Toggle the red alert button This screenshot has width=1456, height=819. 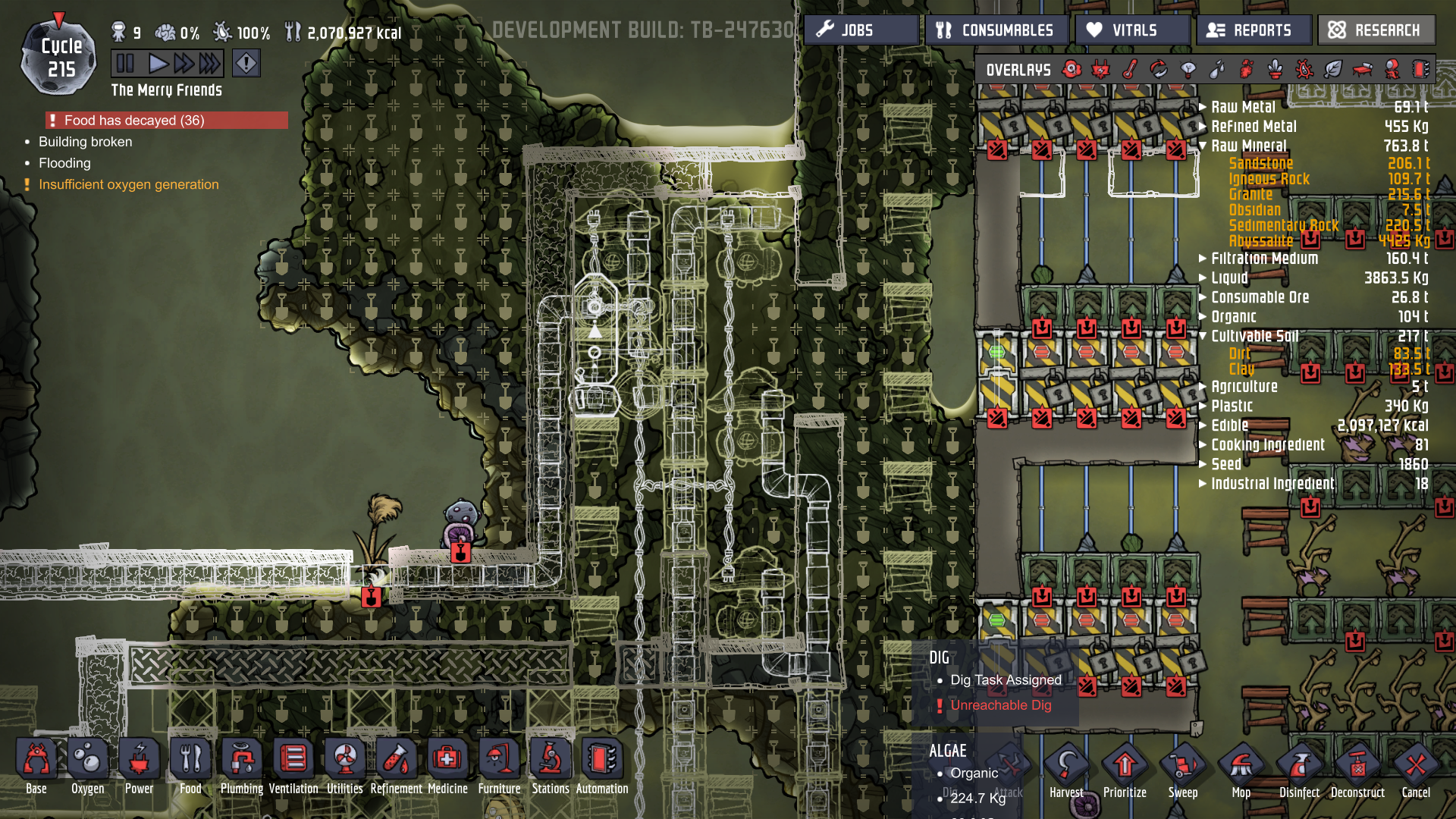(246, 63)
